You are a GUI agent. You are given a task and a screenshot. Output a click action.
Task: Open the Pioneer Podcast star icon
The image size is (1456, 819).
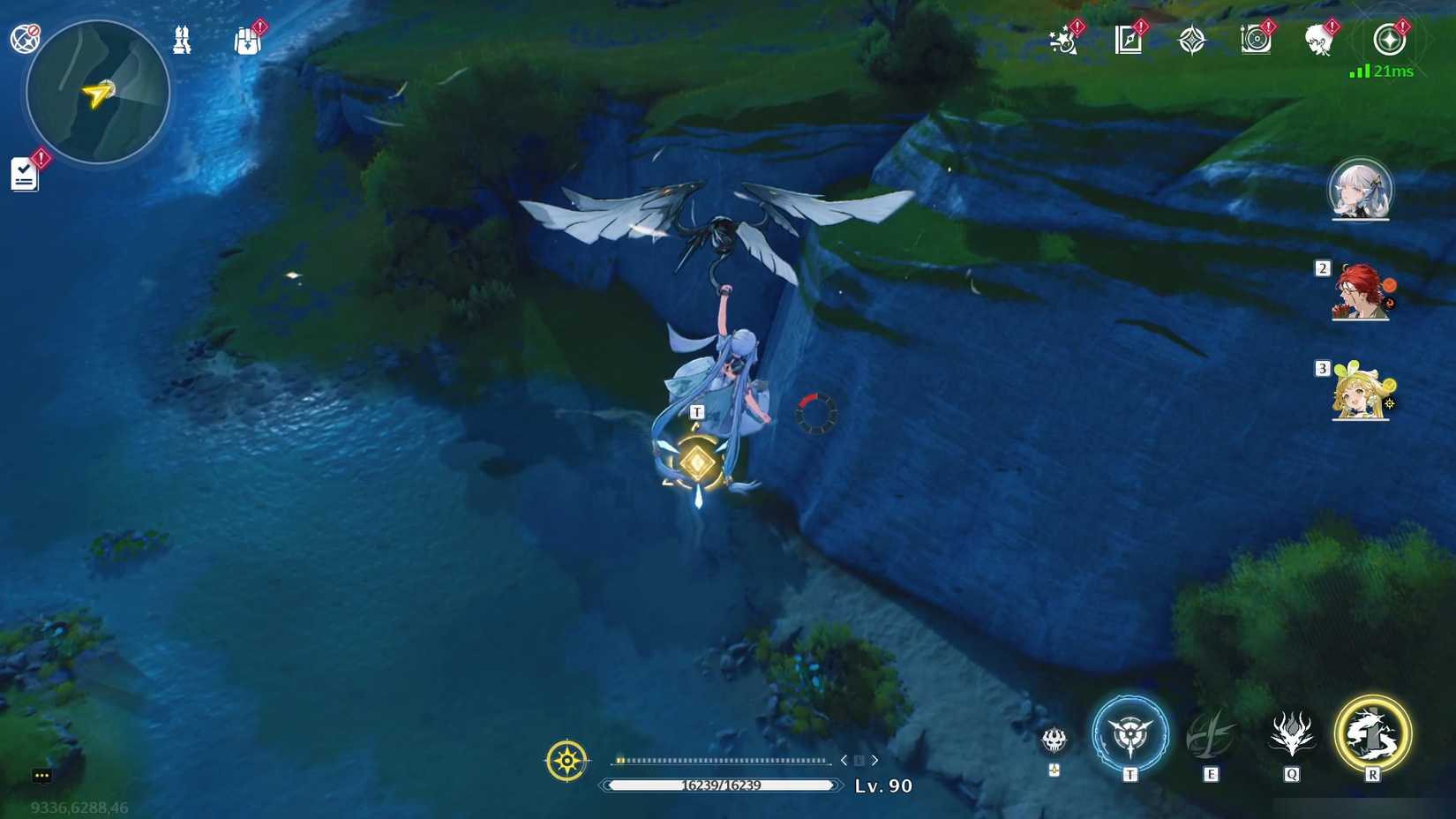(1193, 40)
